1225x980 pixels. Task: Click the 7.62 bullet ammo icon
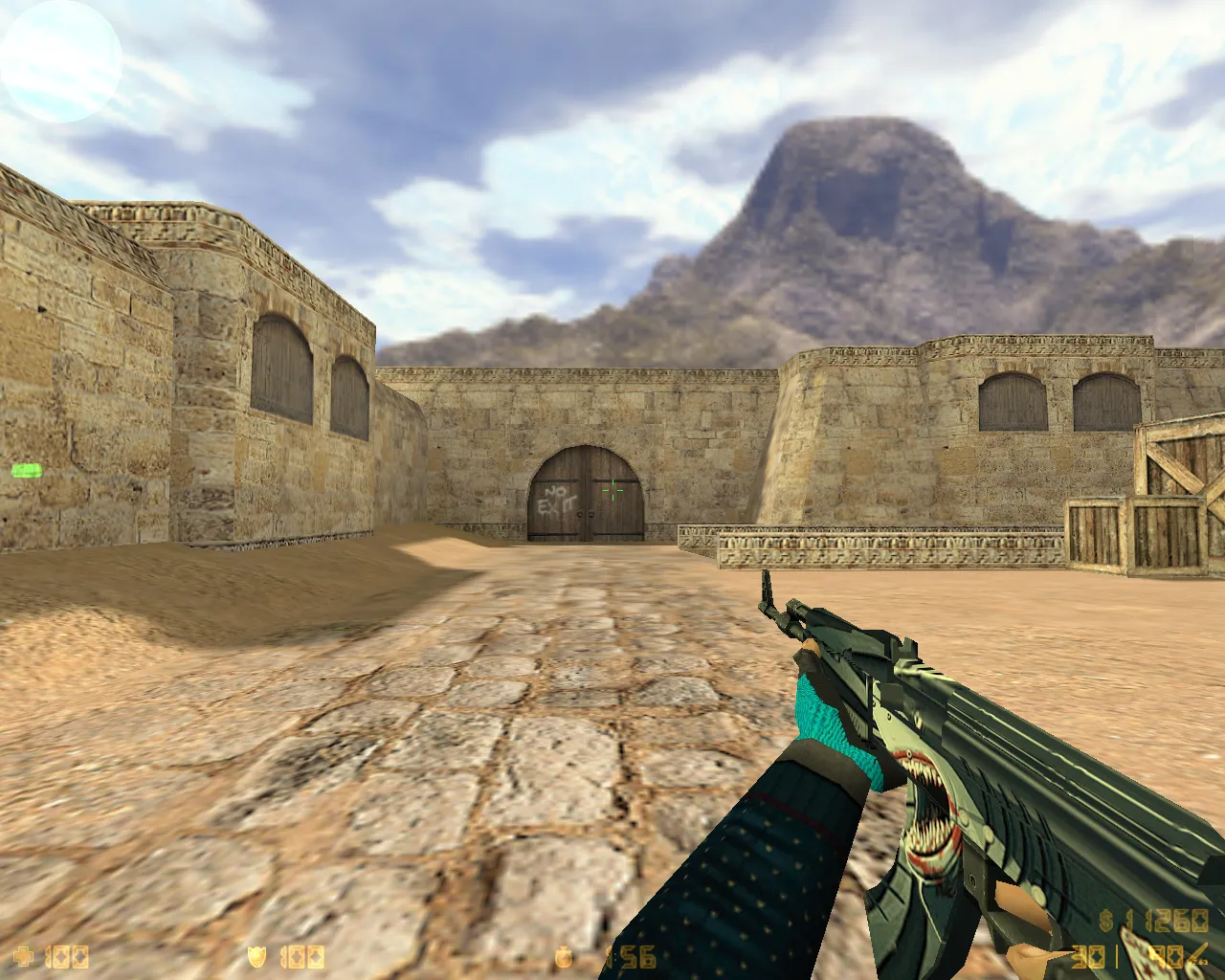pos(1196,952)
